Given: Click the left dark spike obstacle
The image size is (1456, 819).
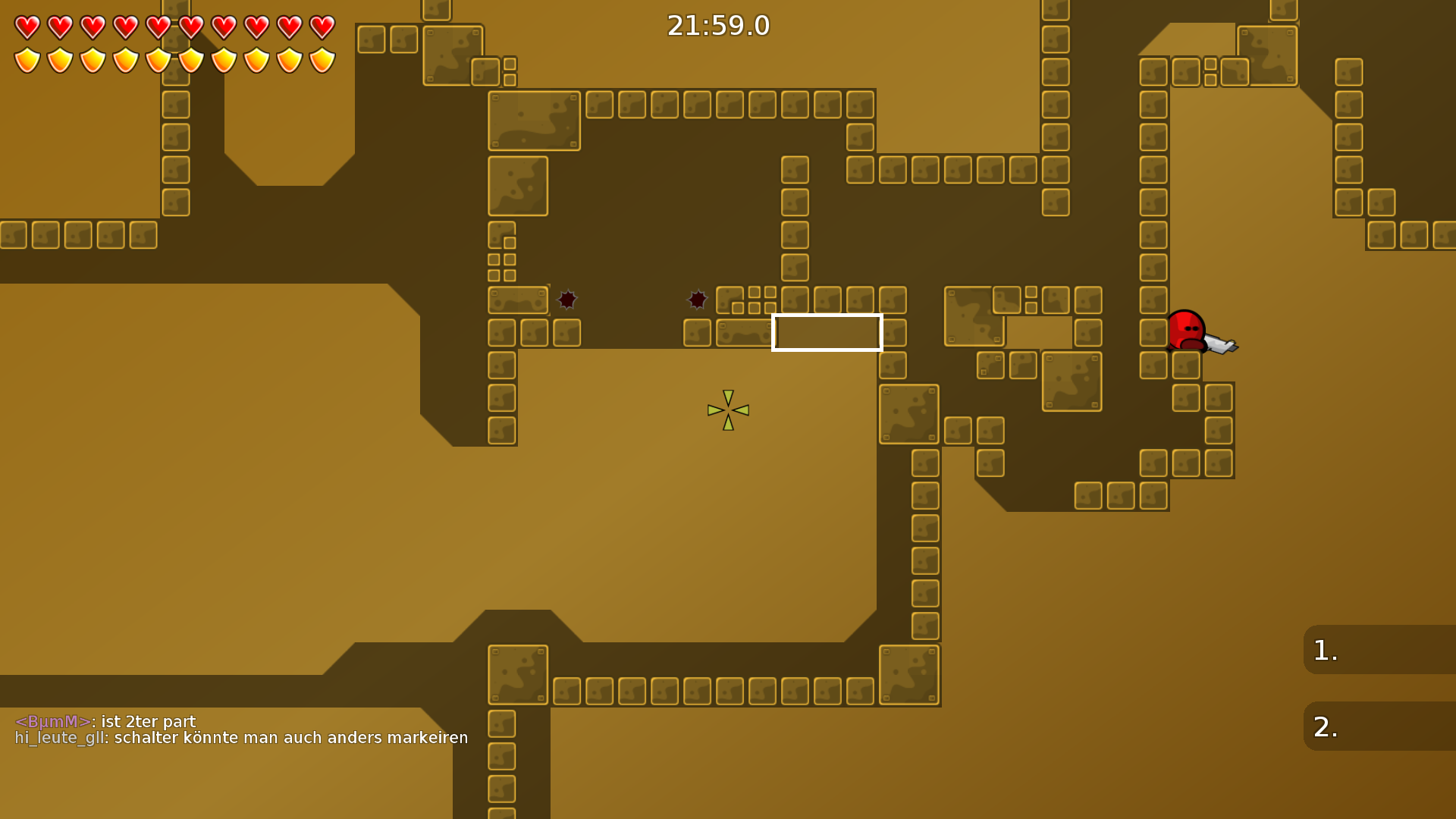Looking at the screenshot, I should click(567, 300).
